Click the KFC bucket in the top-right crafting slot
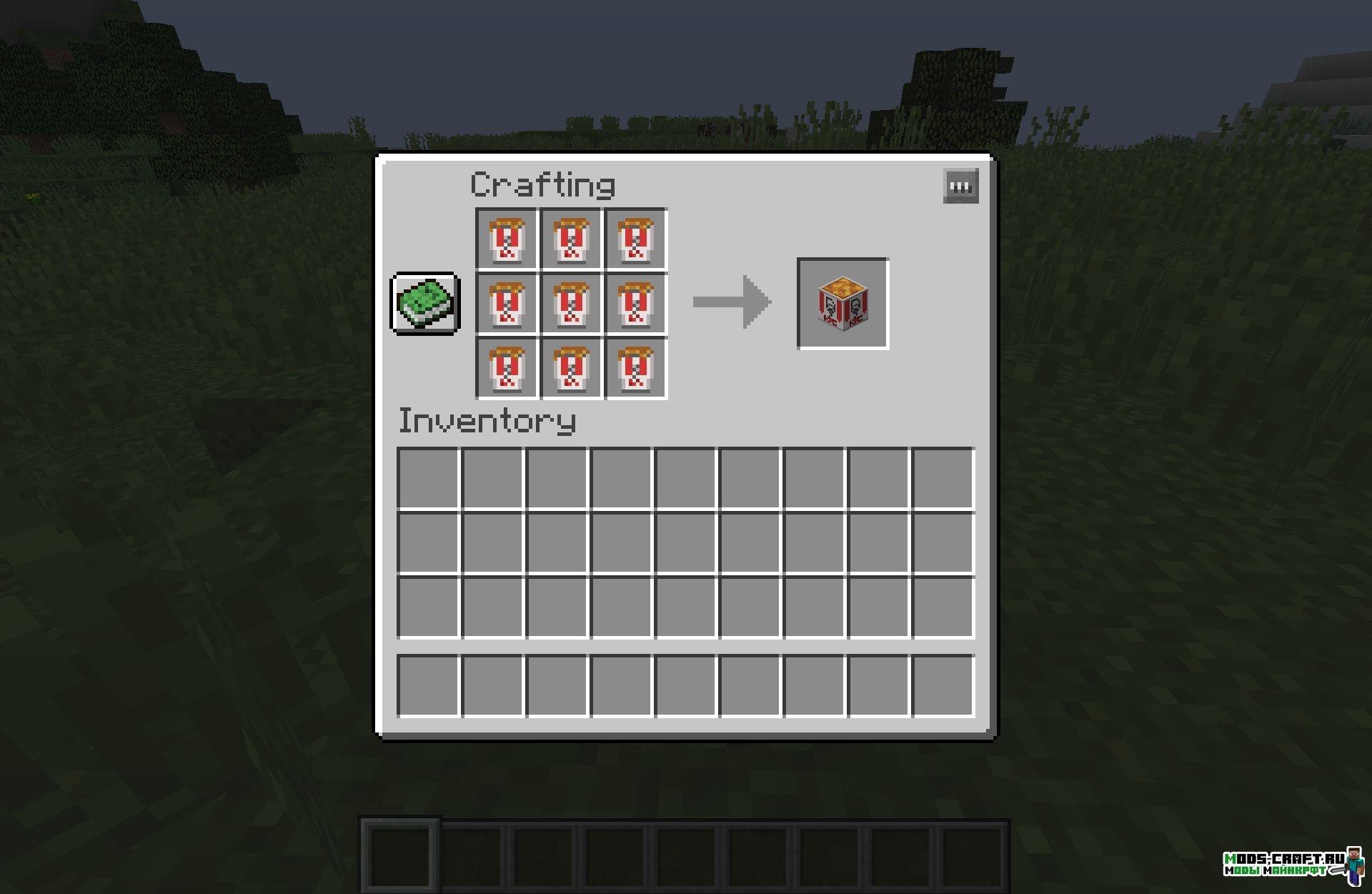This screenshot has width=1372, height=894. 635,238
